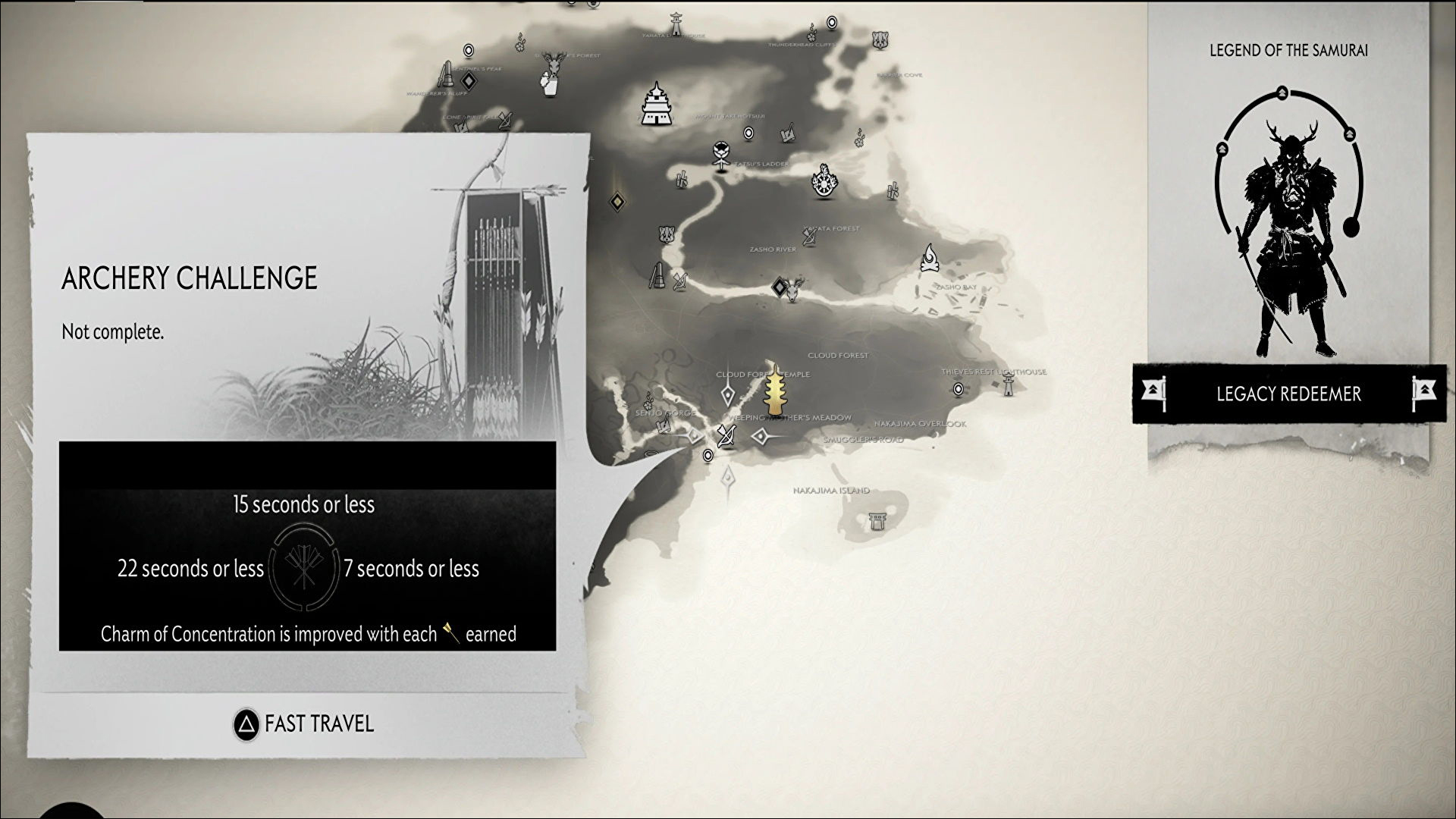Pick the torii gate shrine on Nakajima Island
The width and height of the screenshot is (1456, 819).
click(x=878, y=522)
